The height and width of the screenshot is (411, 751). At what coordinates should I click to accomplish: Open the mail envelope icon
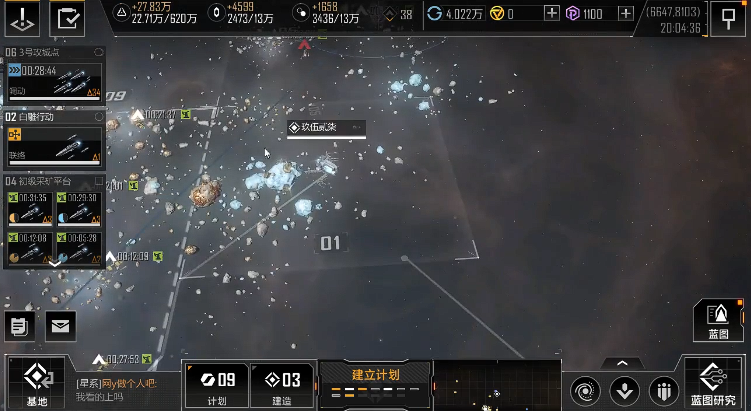pos(60,325)
